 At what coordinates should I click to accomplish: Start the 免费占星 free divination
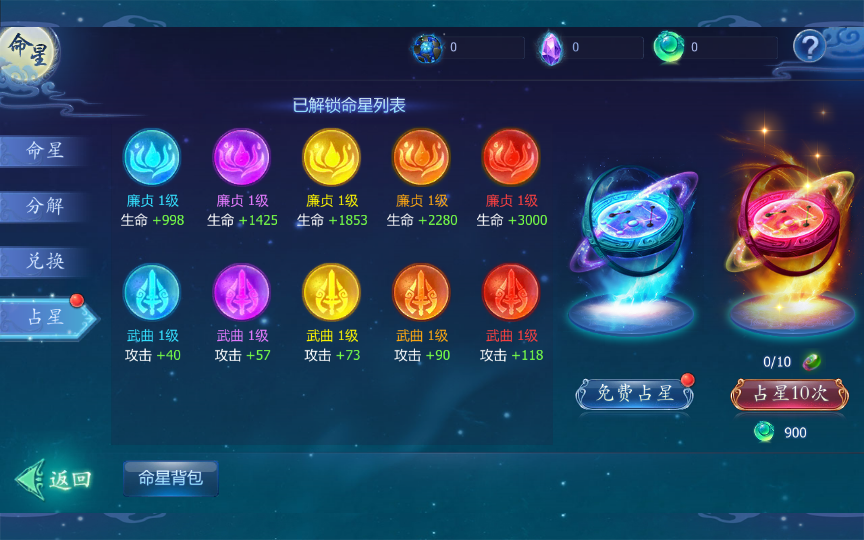(x=635, y=393)
